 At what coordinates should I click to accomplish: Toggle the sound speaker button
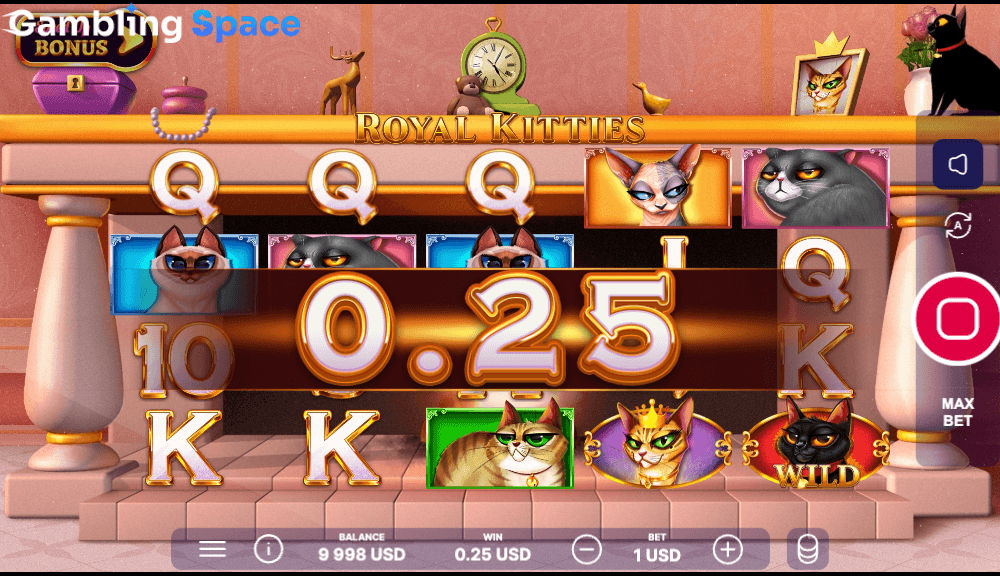[x=957, y=165]
